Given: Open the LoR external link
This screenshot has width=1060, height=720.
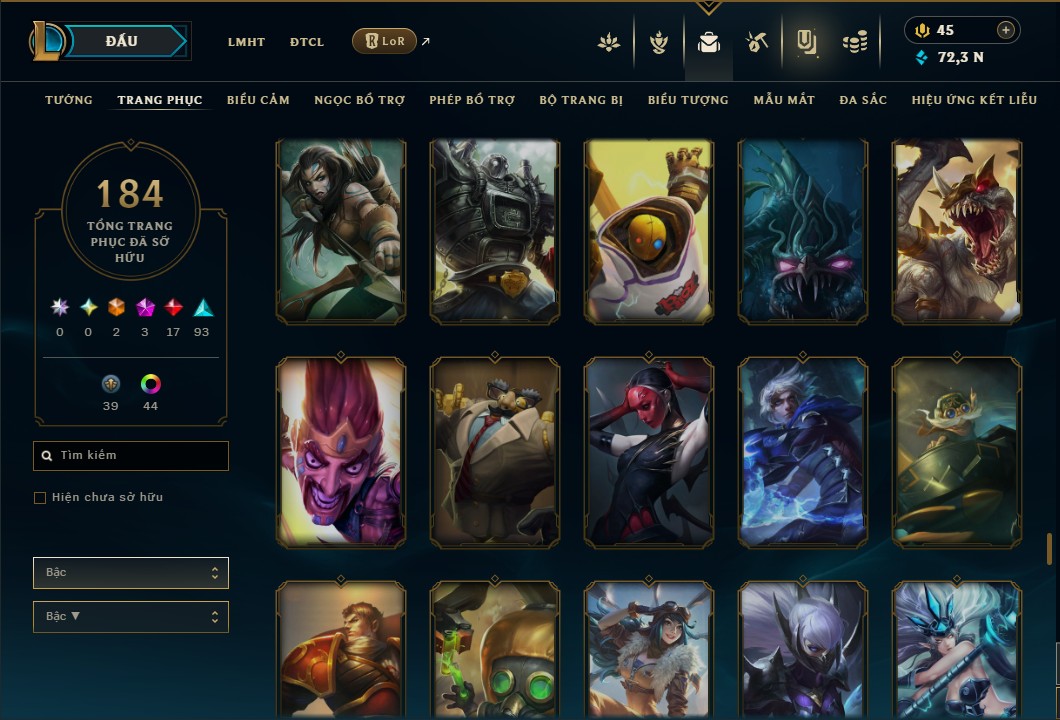Looking at the screenshot, I should [x=385, y=42].
